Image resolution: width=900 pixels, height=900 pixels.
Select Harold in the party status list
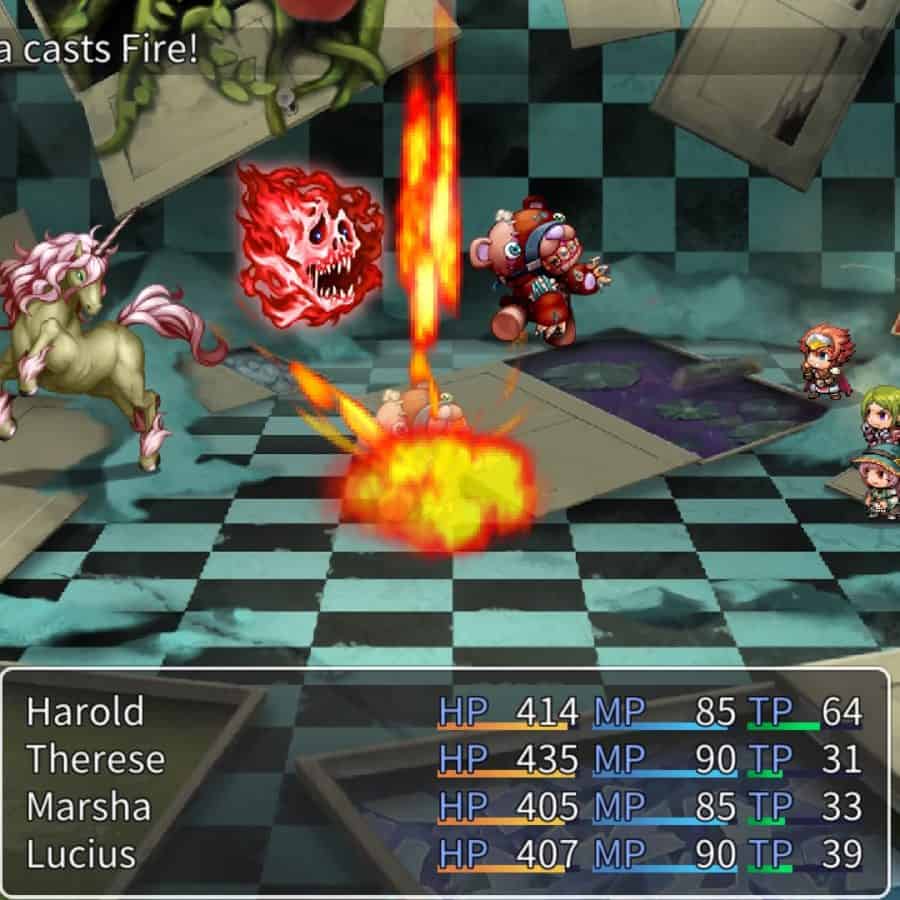pos(85,712)
